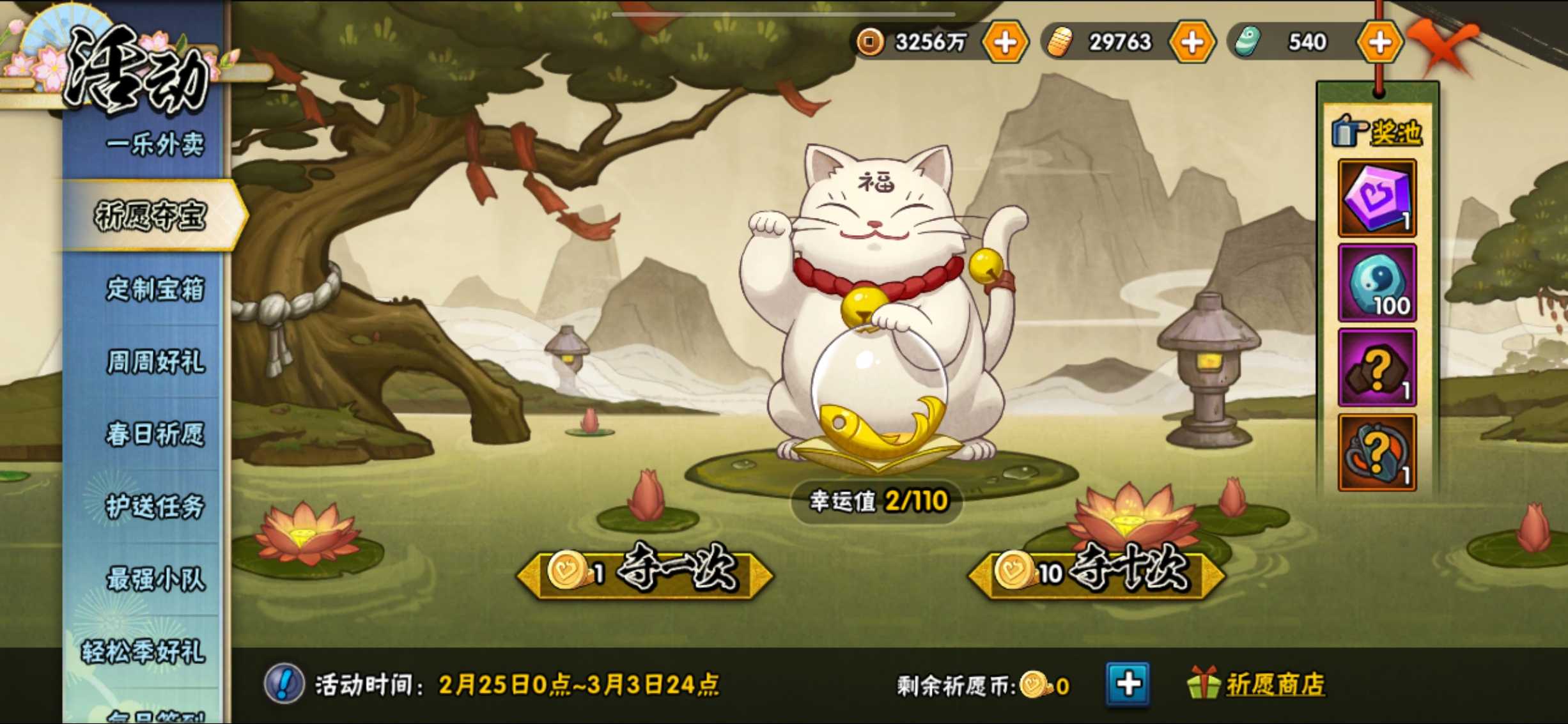The height and width of the screenshot is (724, 1568).
Task: Click the gold coin currency icon
Action: pyautogui.click(x=871, y=42)
